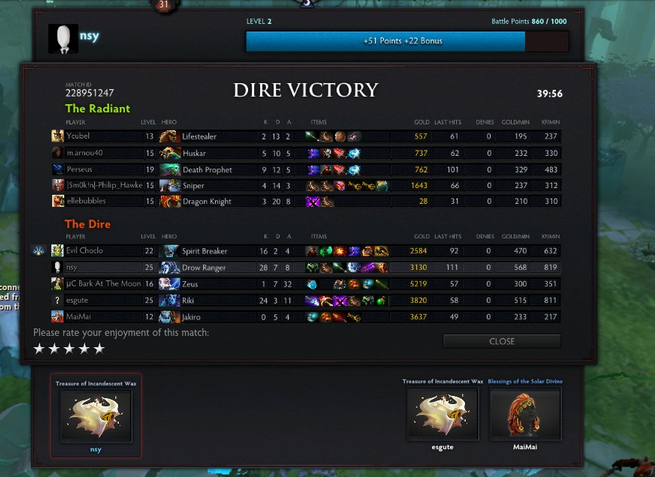Select the Sniper player row
Screen dimensions: 655x477
point(300,185)
